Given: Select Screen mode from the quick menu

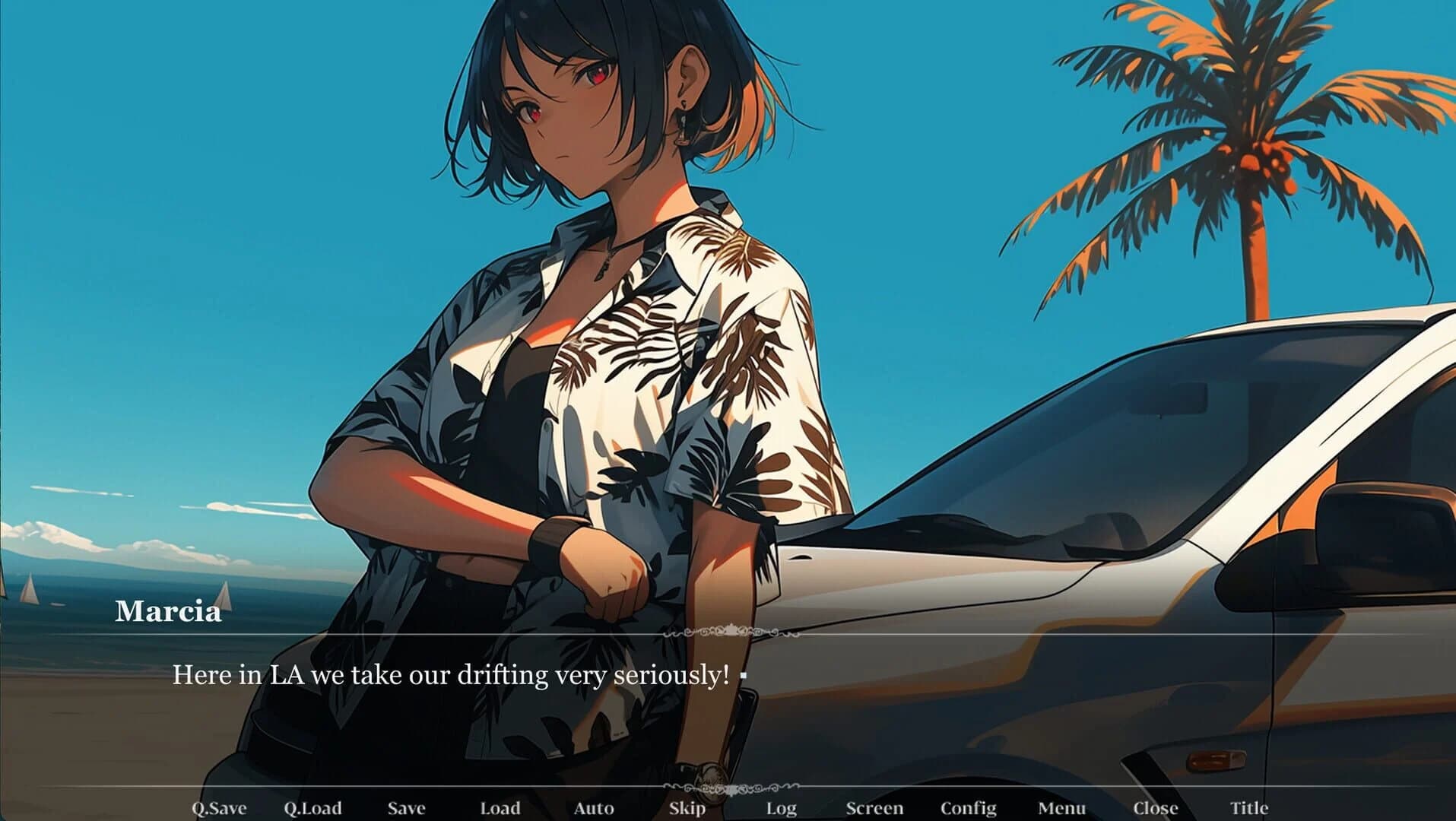Looking at the screenshot, I should click(x=876, y=808).
